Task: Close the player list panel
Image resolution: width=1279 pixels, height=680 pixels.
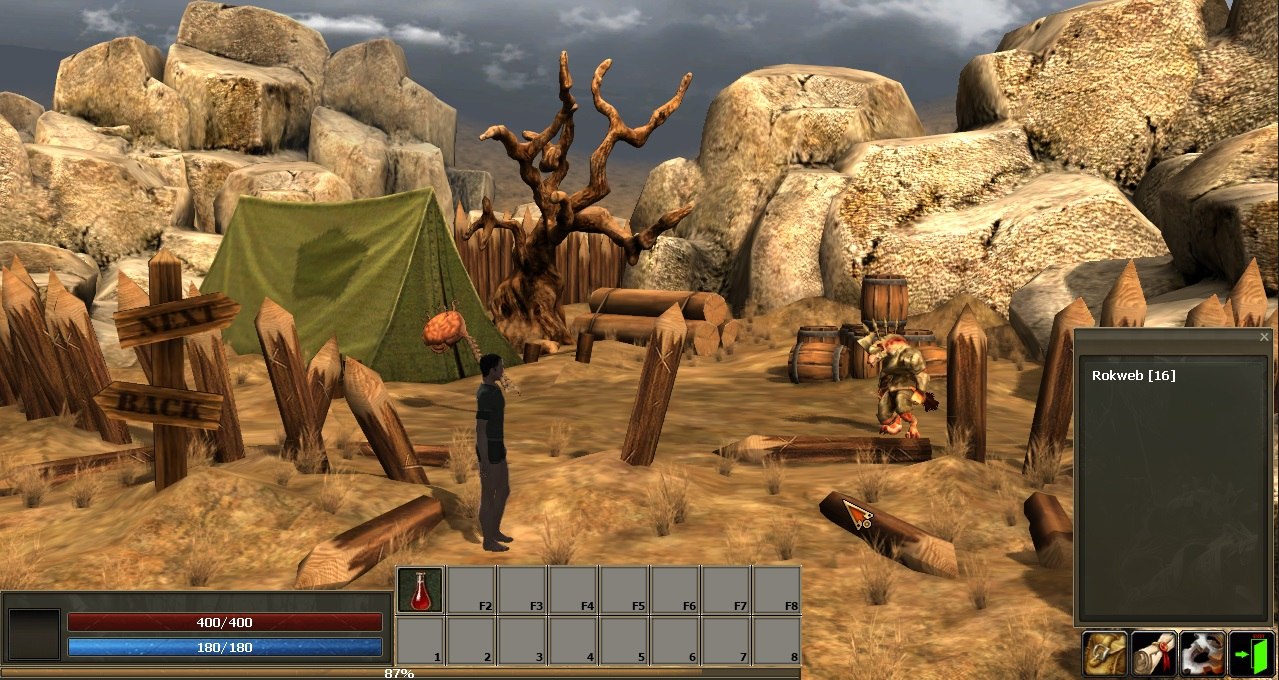Action: [1264, 338]
